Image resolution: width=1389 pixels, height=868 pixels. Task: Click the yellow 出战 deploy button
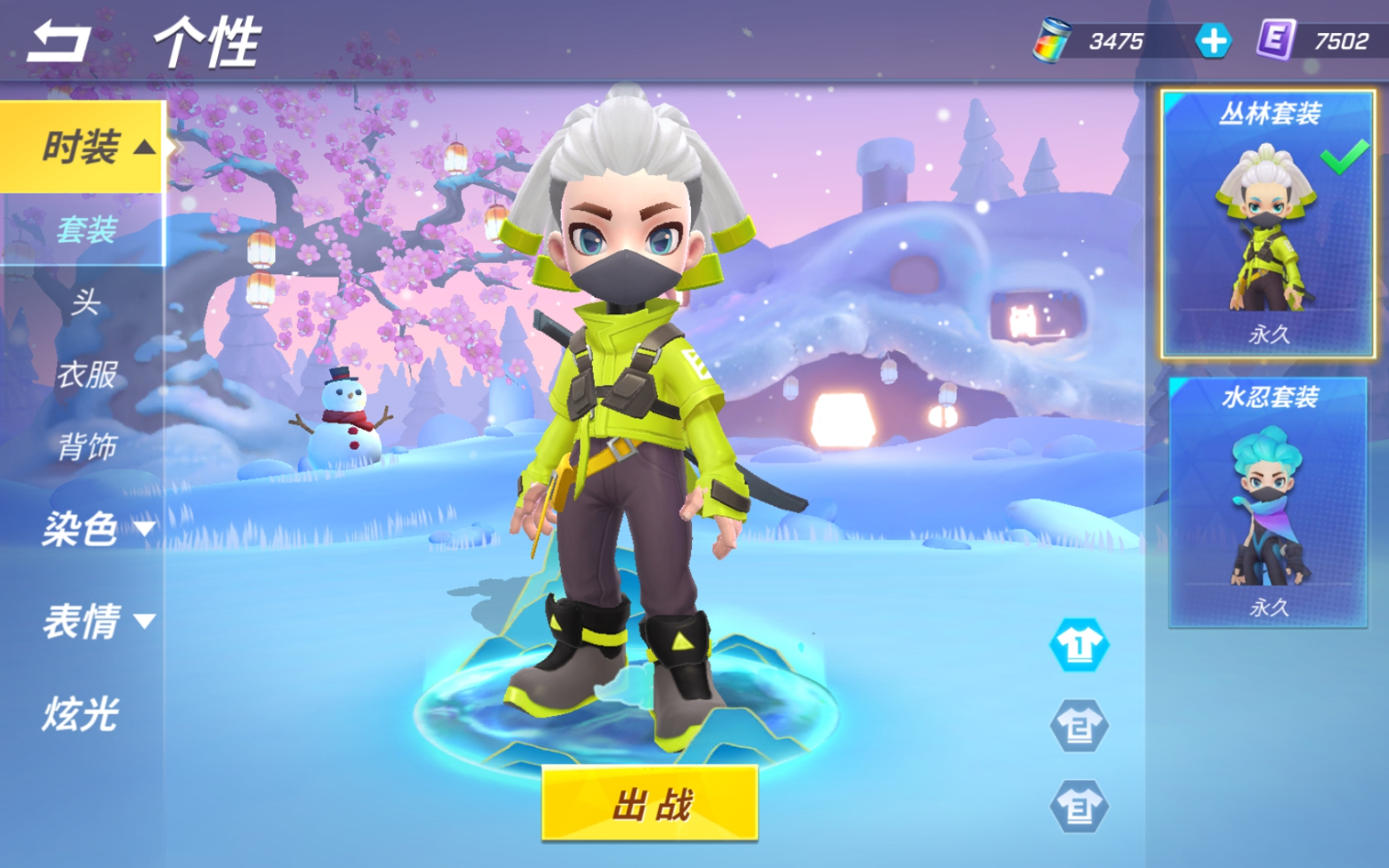pos(649,804)
